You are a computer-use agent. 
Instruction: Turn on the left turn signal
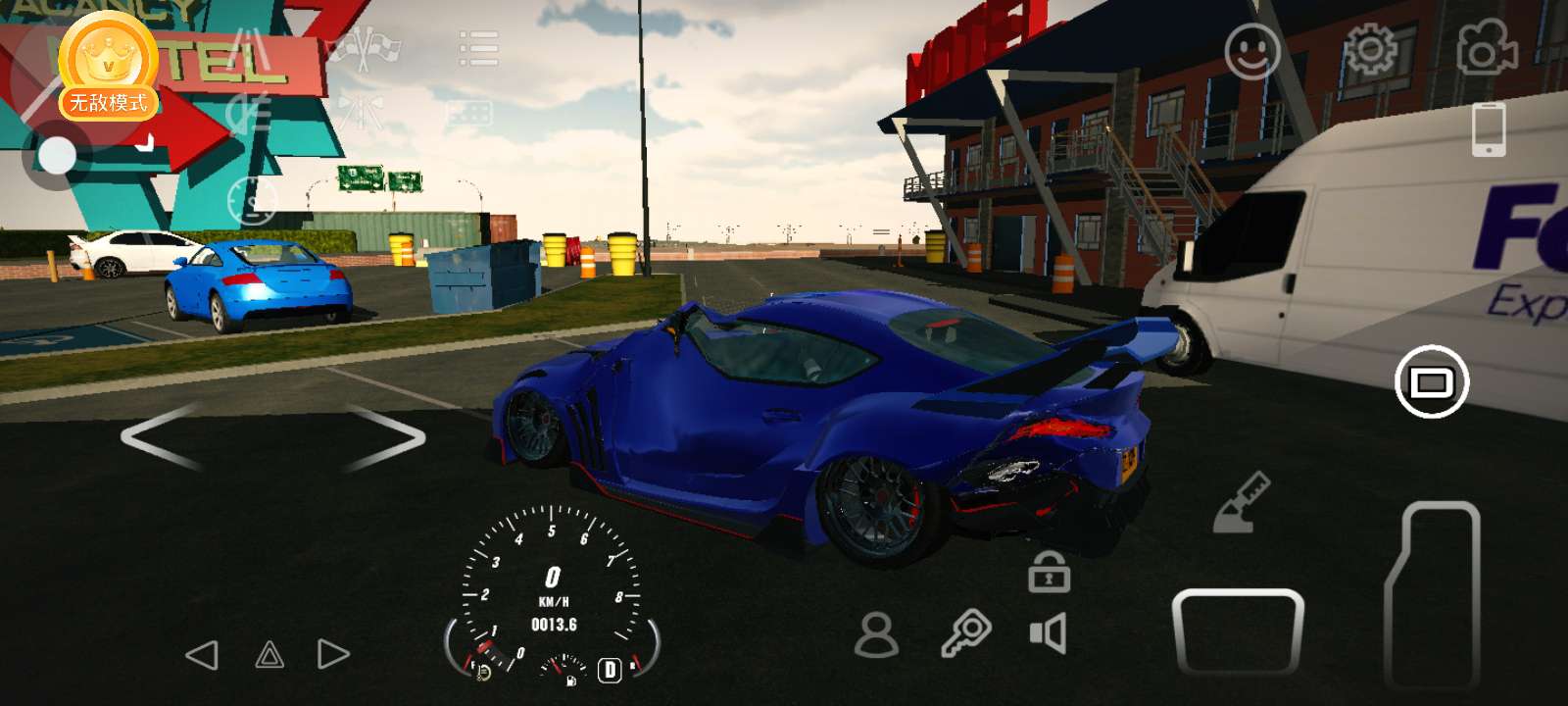(x=202, y=655)
